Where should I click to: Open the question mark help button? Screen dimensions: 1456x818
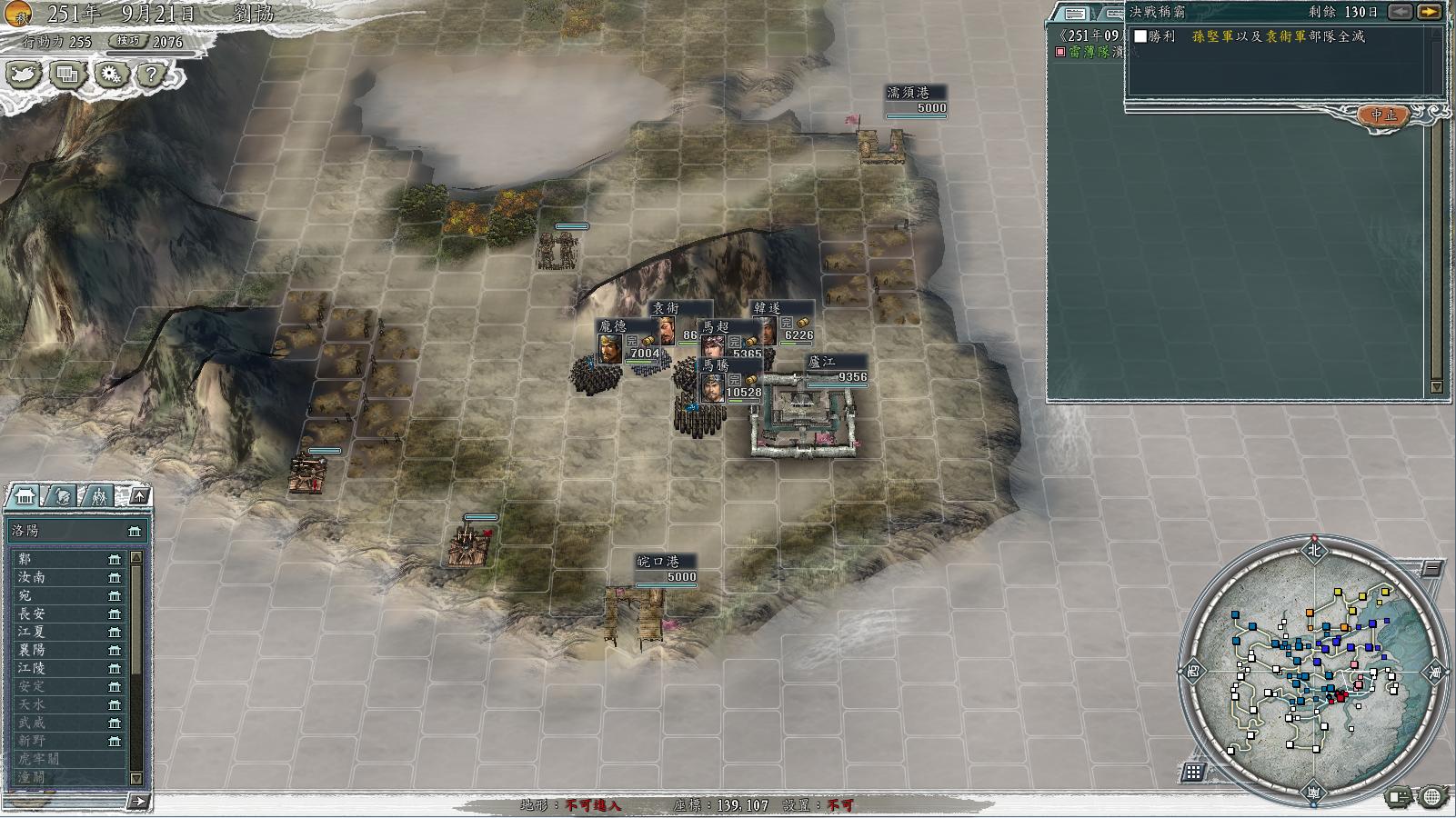(x=152, y=75)
